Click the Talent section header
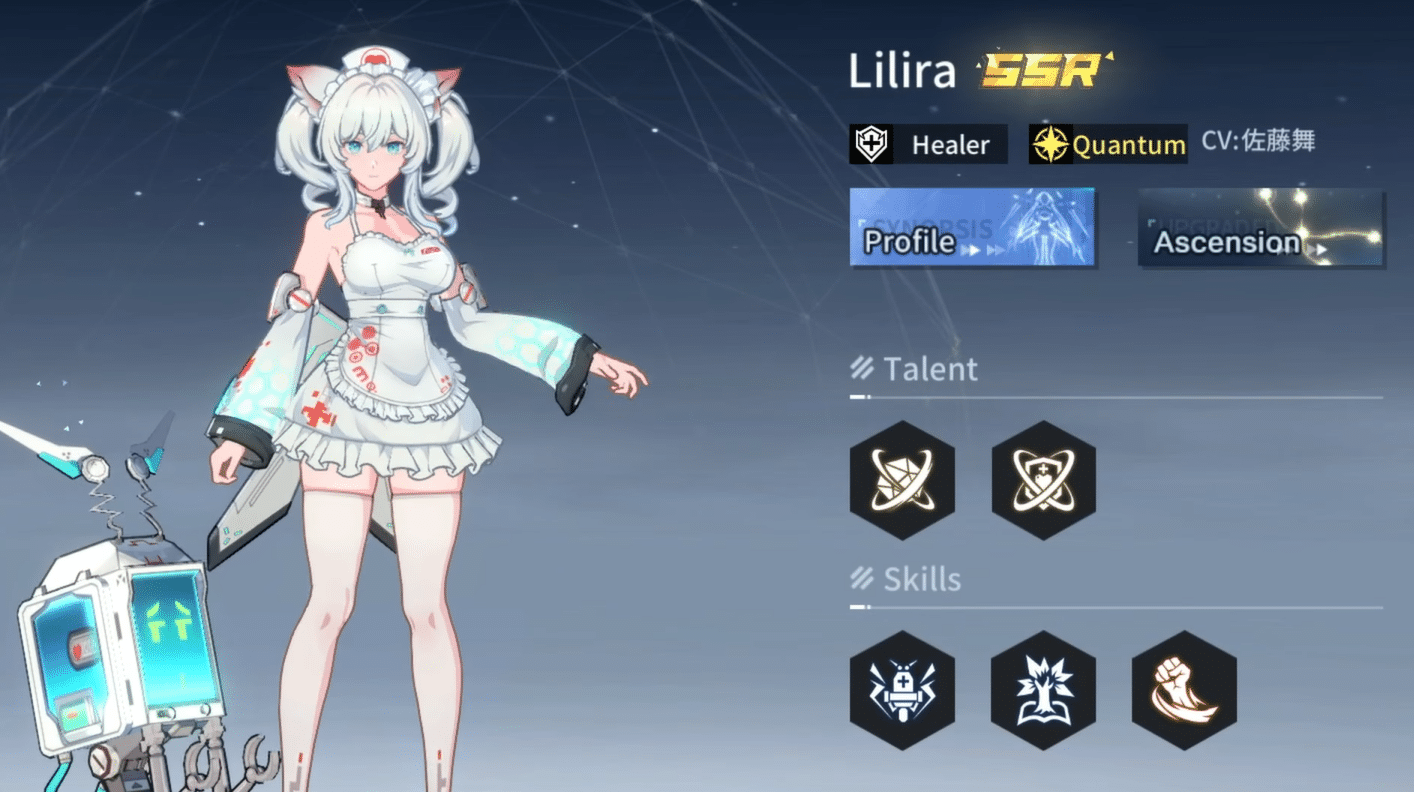 tap(930, 369)
